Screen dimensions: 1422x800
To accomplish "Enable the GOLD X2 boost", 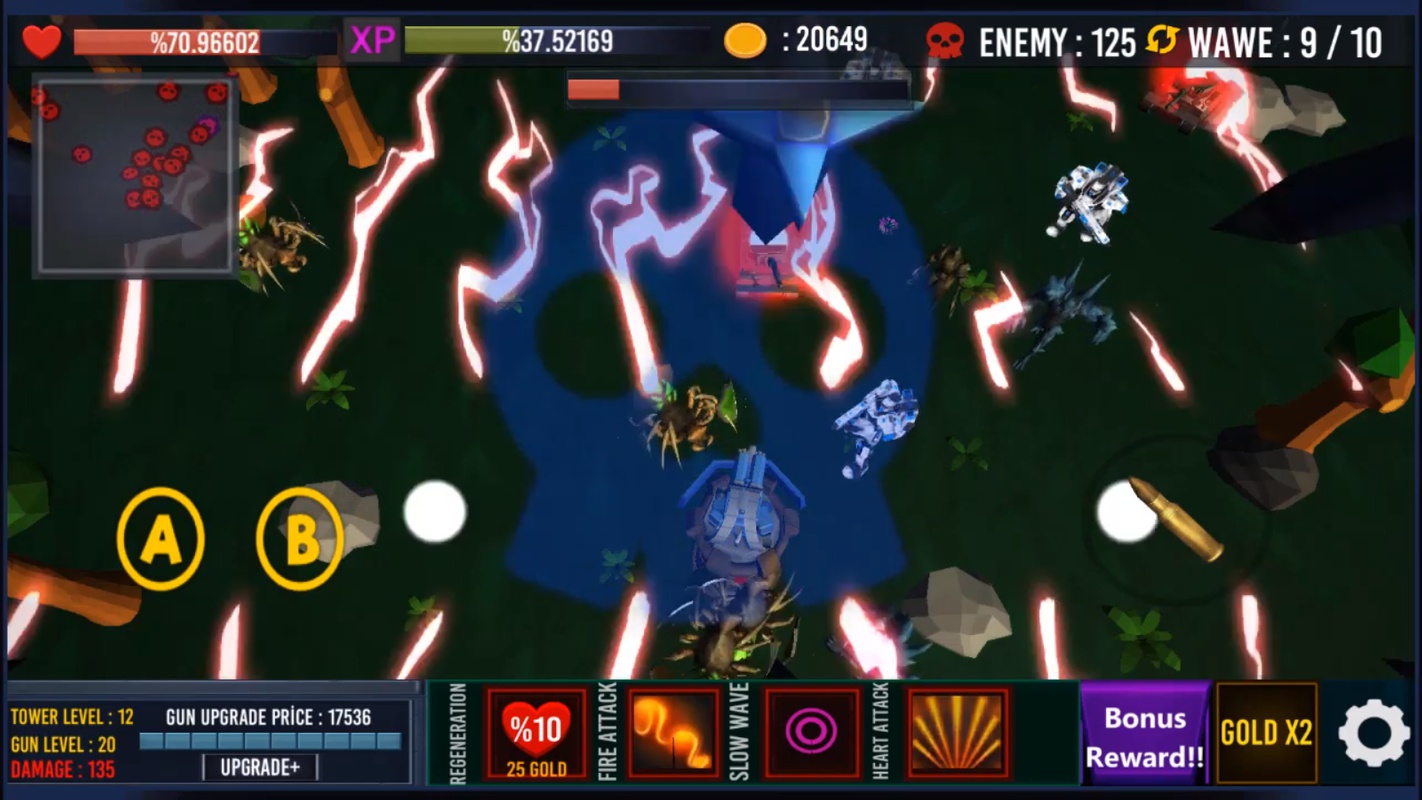I will 1265,733.
